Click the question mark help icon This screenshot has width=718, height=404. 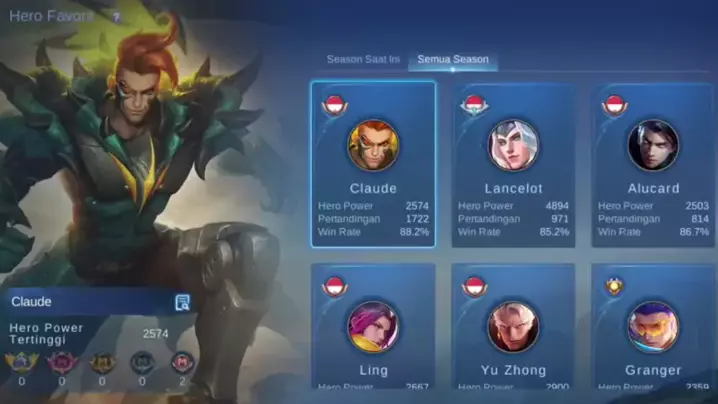click(116, 17)
